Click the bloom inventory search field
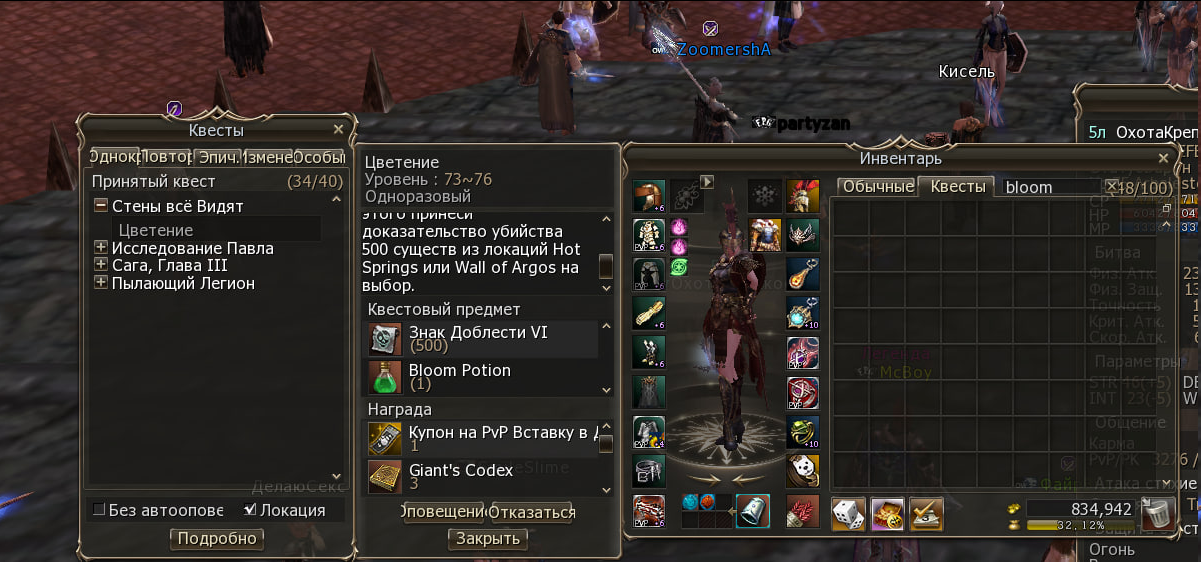The height and width of the screenshot is (562, 1201). click(1050, 187)
